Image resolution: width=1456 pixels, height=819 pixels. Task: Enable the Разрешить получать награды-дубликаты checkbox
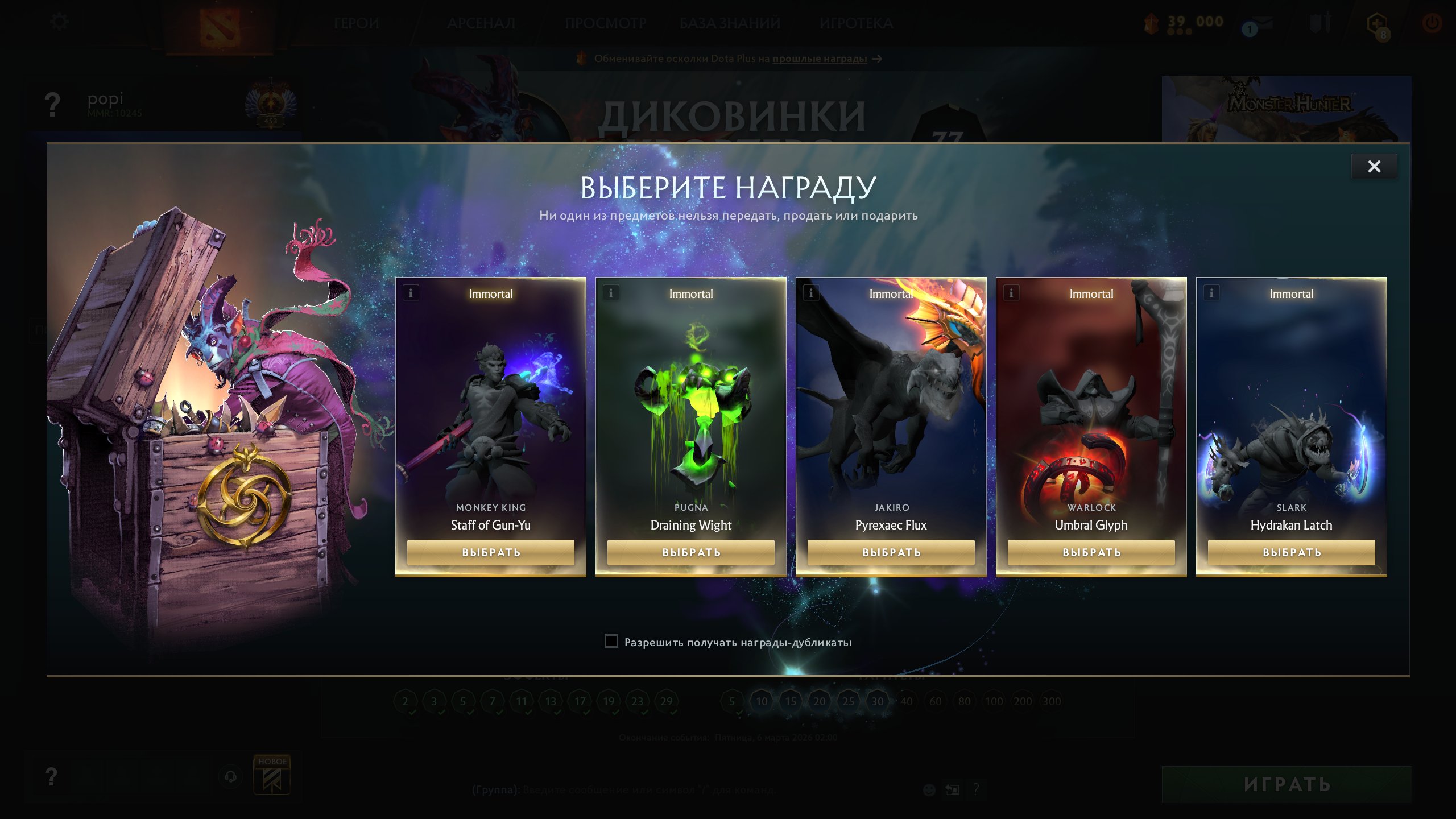611,642
